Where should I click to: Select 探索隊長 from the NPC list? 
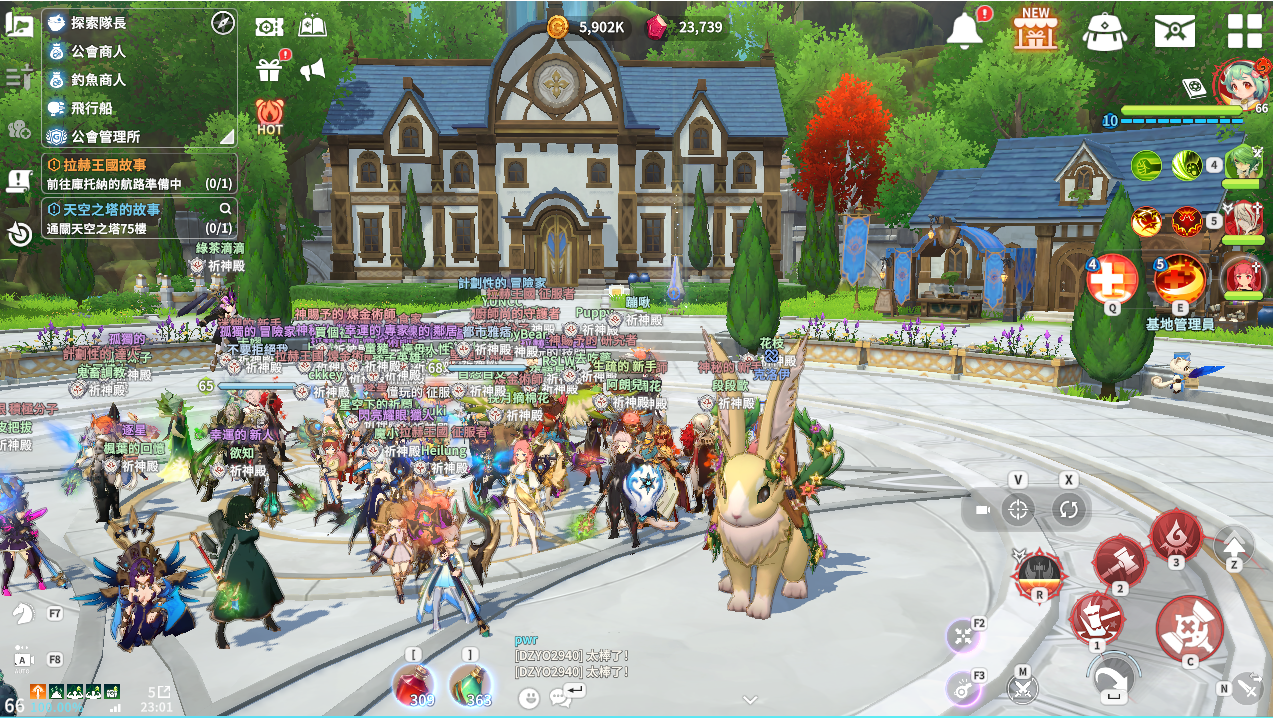(x=96, y=22)
